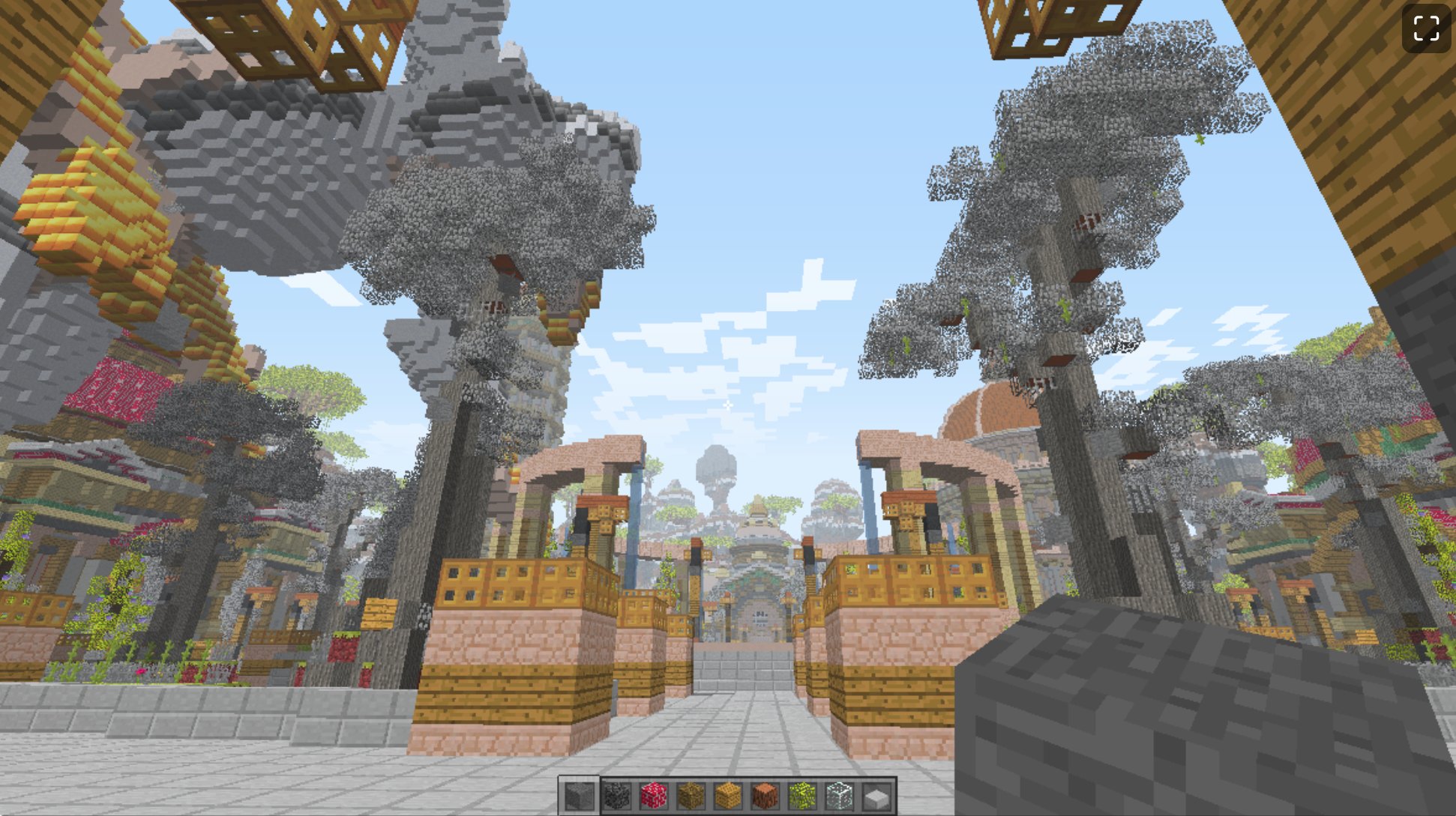Select the dark mossy wood block in hotbar
The image size is (1456, 816).
(692, 797)
